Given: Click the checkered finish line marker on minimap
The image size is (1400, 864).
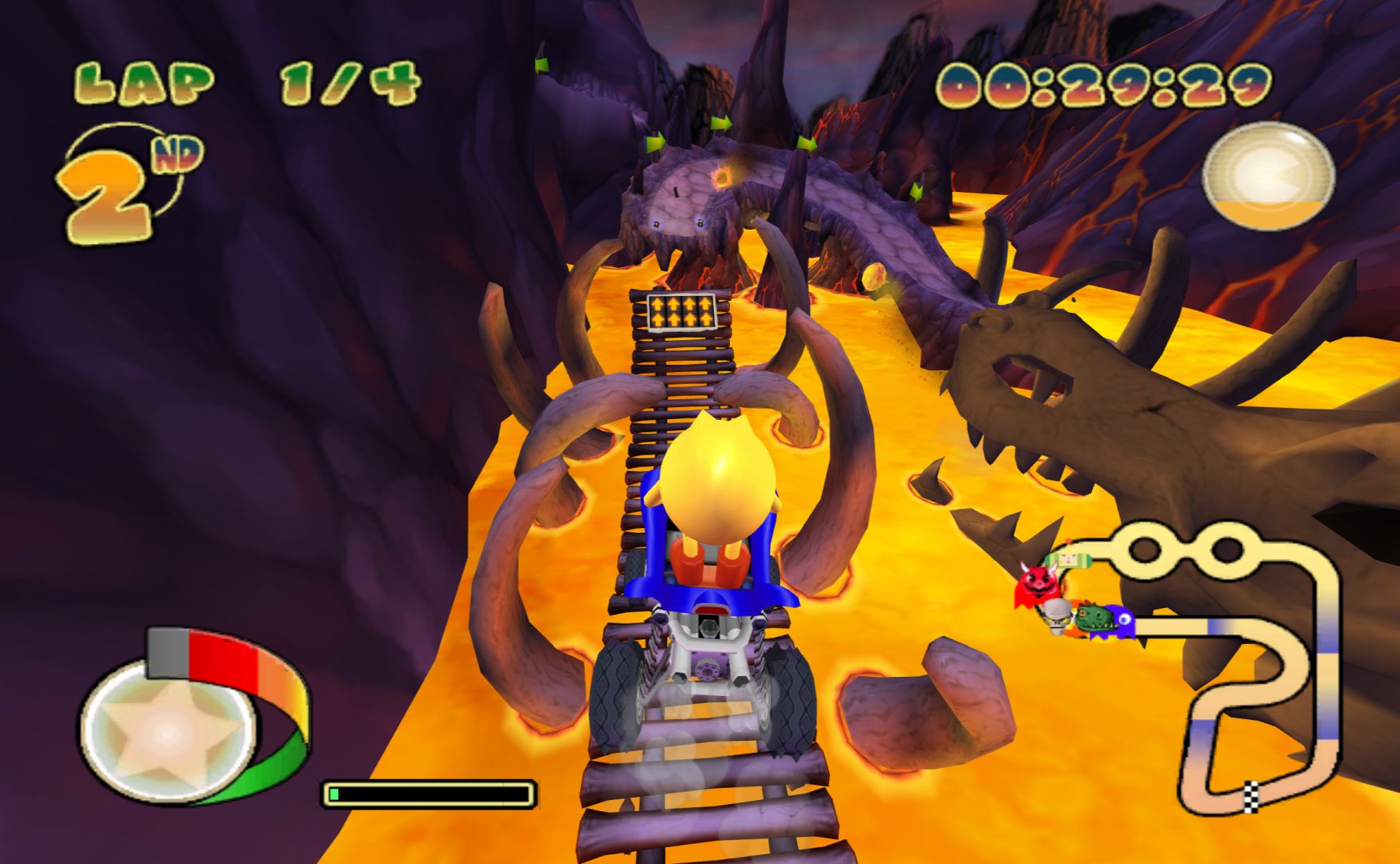Looking at the screenshot, I should tap(1250, 795).
